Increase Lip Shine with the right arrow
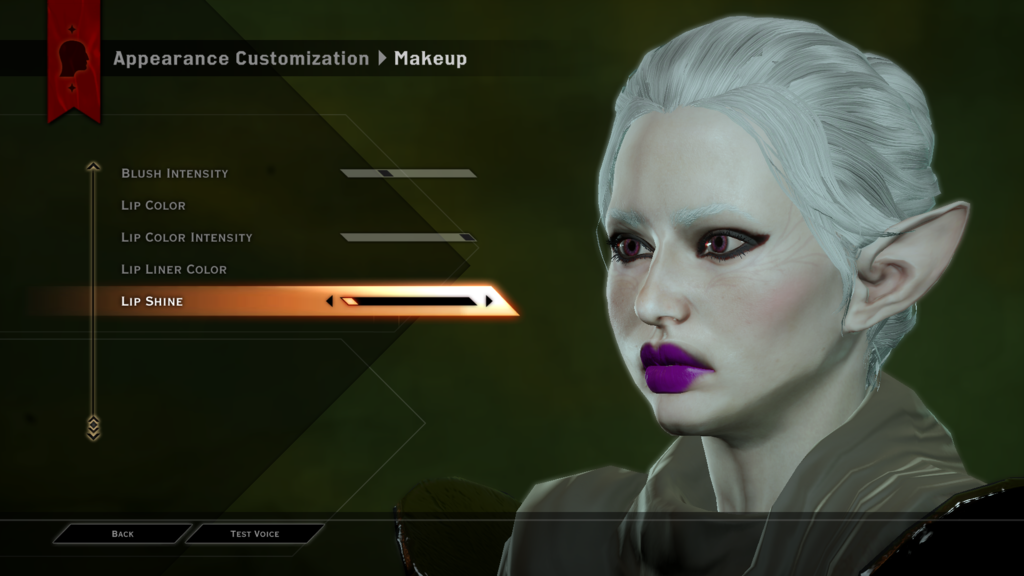1024x576 pixels. [x=489, y=301]
